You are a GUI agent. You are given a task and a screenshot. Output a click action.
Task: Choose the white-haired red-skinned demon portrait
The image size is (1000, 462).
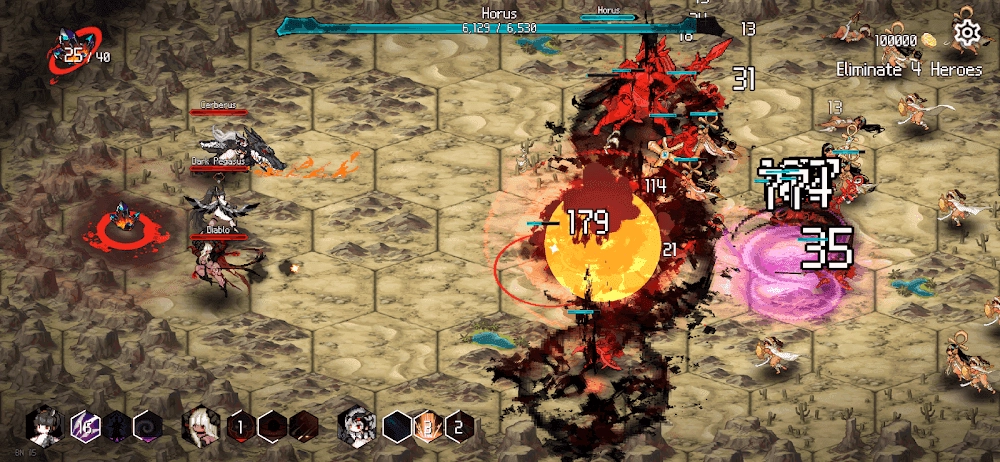(x=201, y=426)
